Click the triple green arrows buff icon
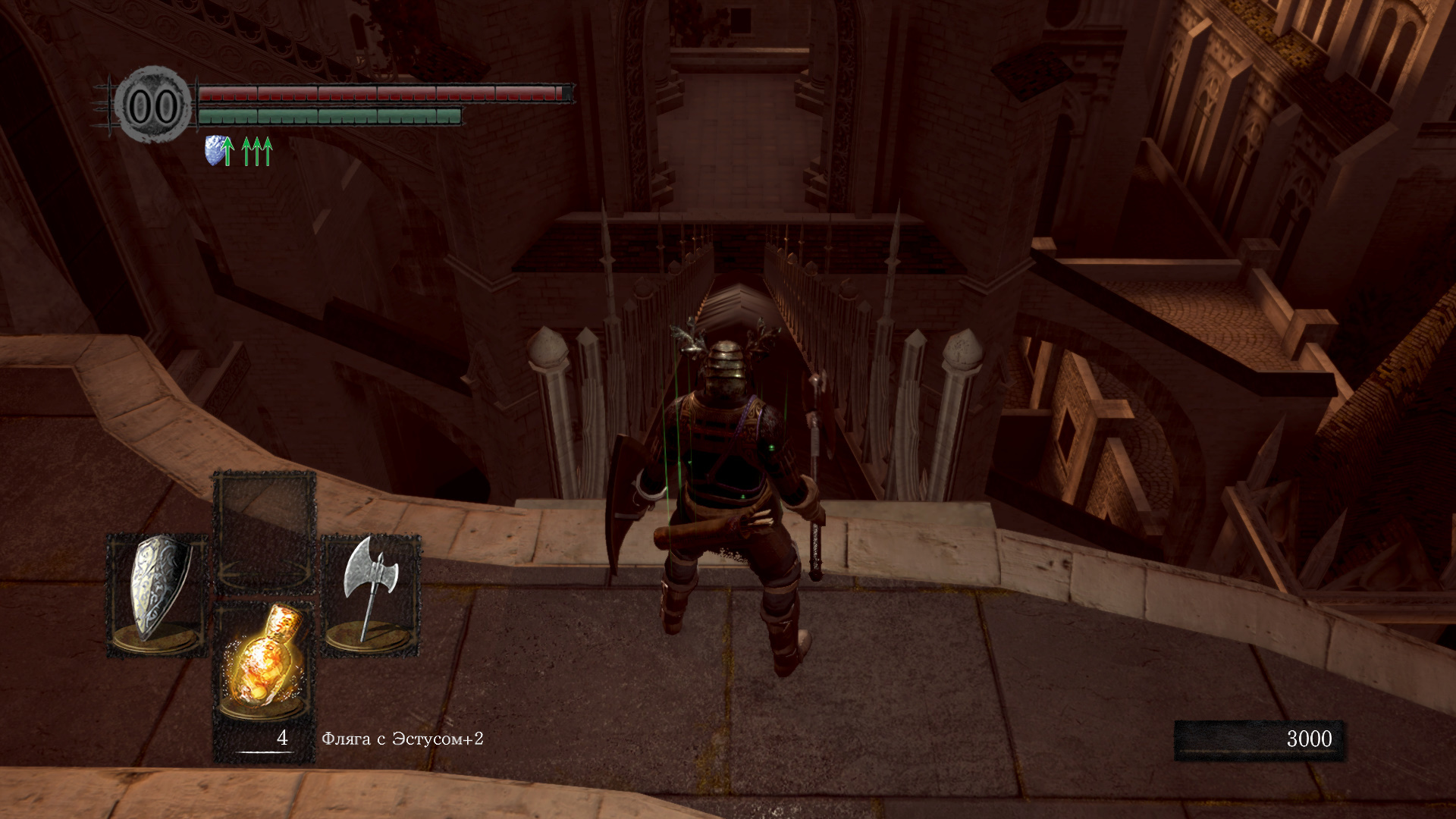The height and width of the screenshot is (819, 1456). pos(257,151)
